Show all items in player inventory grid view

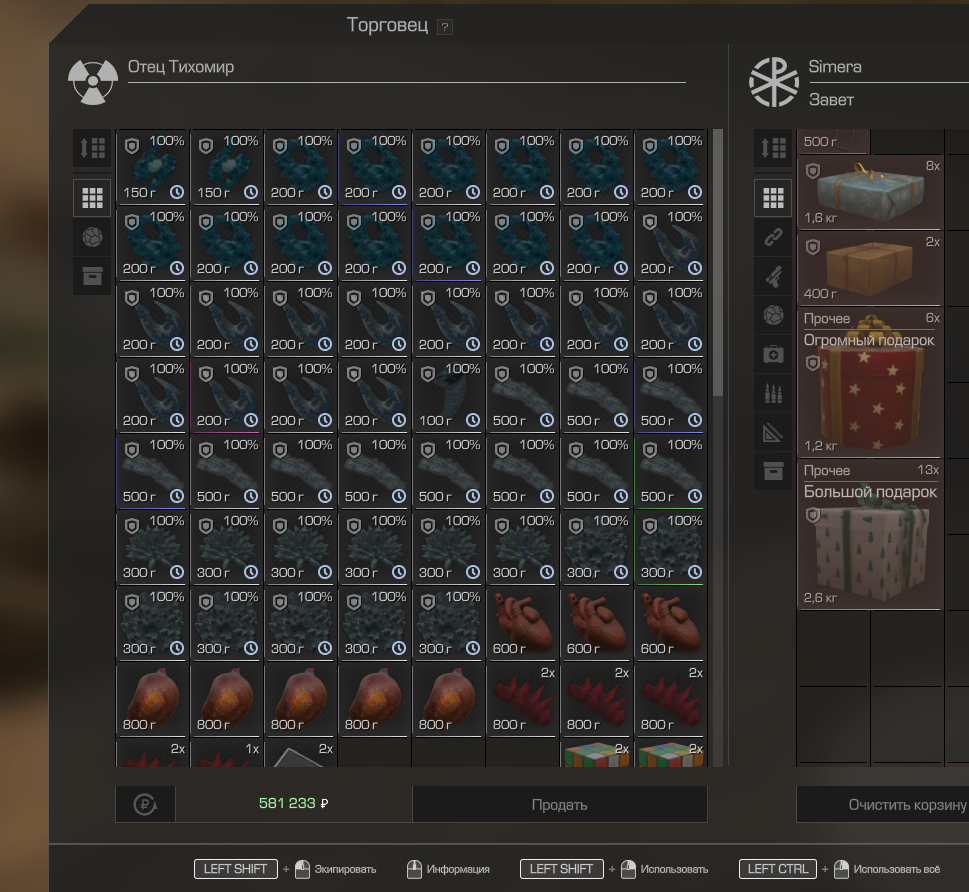[x=773, y=198]
